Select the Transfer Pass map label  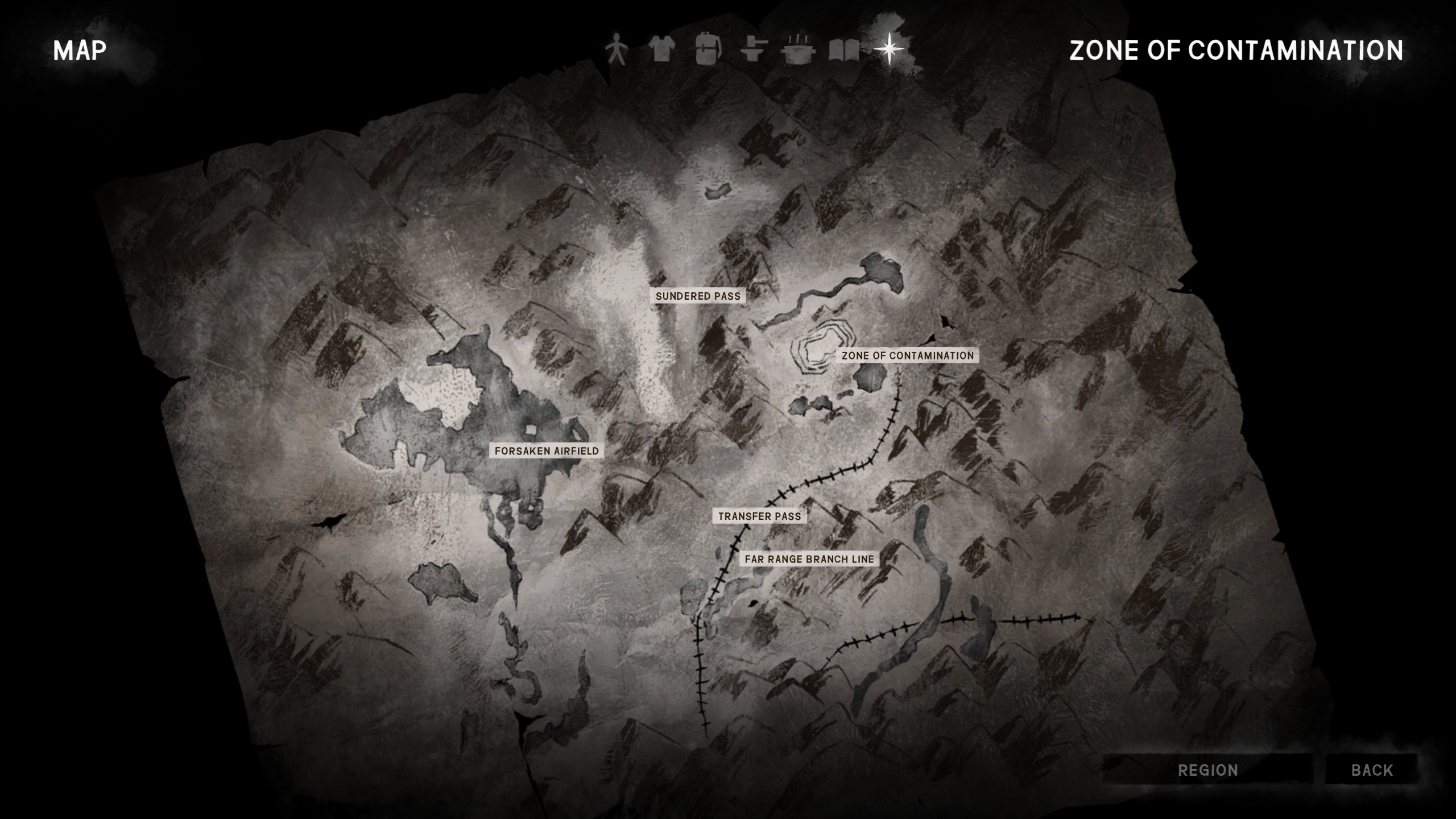(x=759, y=516)
